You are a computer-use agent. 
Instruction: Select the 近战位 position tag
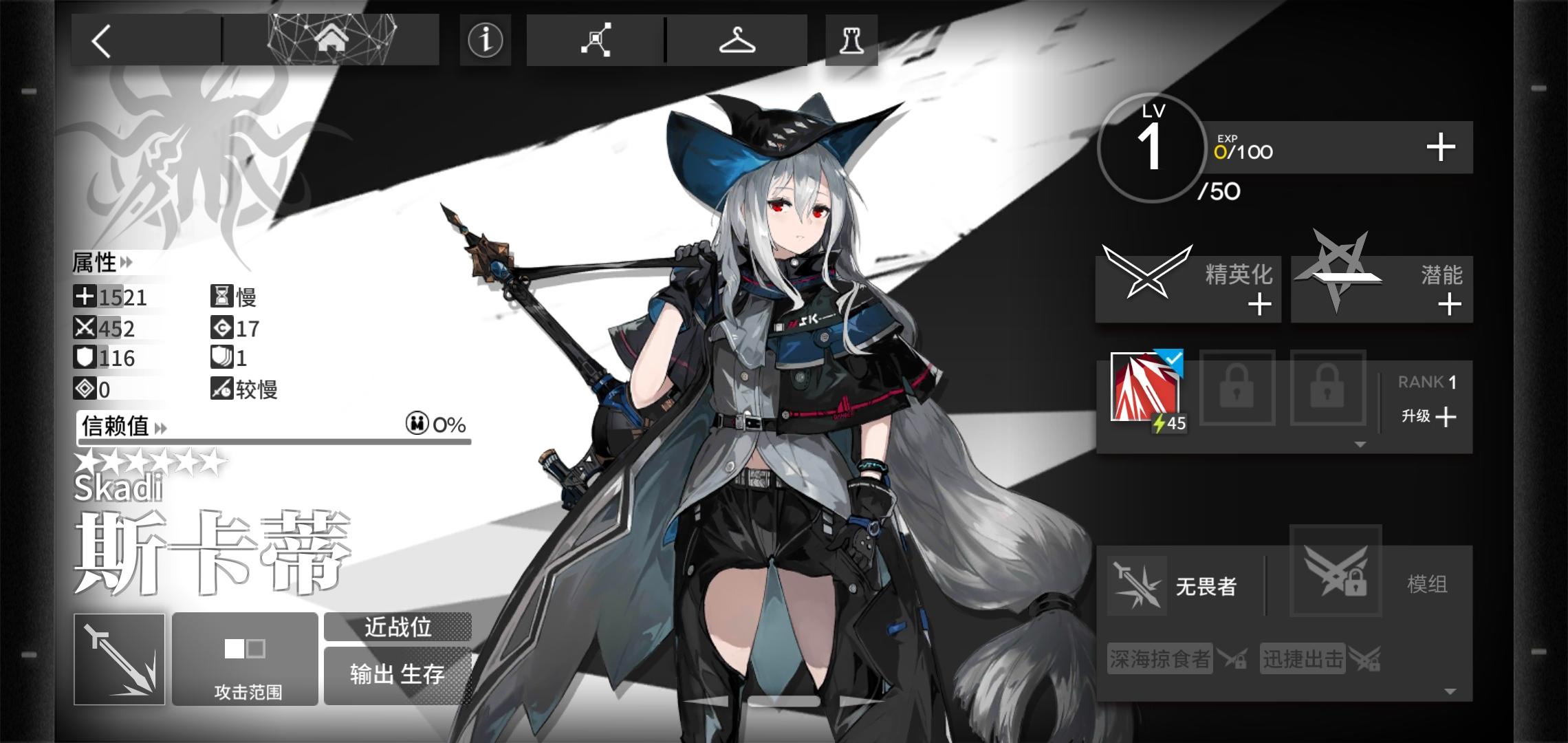[x=398, y=627]
